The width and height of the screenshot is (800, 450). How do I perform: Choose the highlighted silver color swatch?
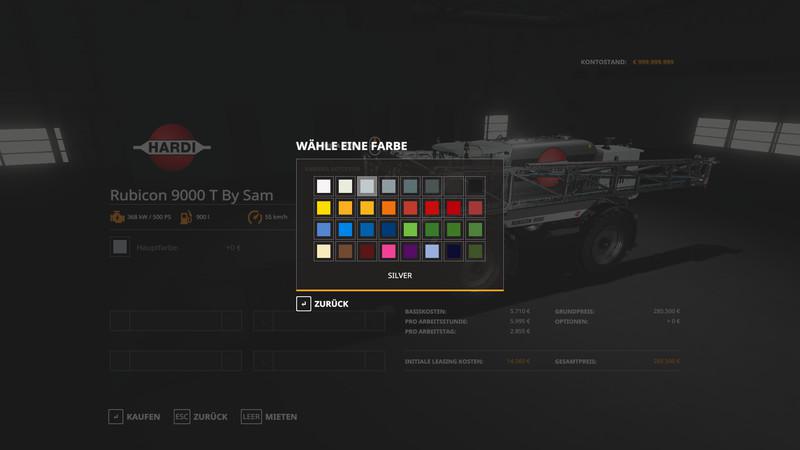(367, 186)
